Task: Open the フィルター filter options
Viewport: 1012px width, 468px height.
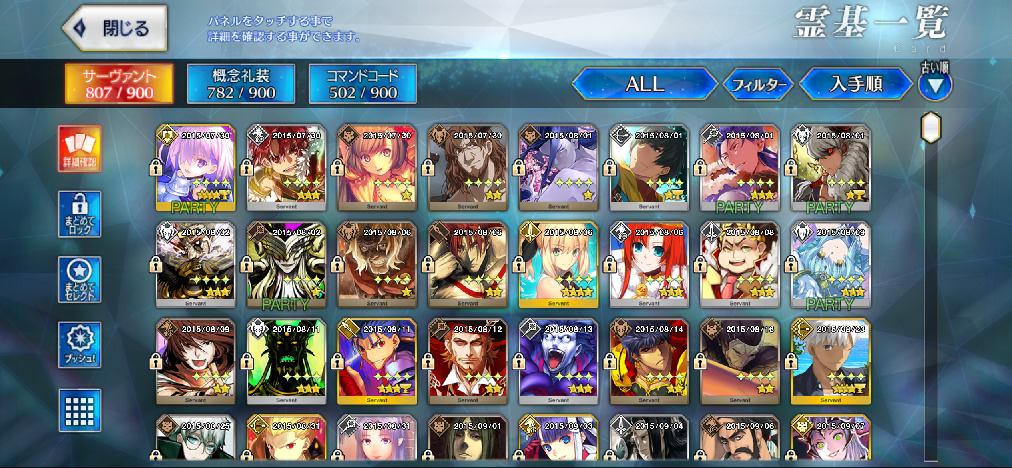Action: tap(757, 85)
